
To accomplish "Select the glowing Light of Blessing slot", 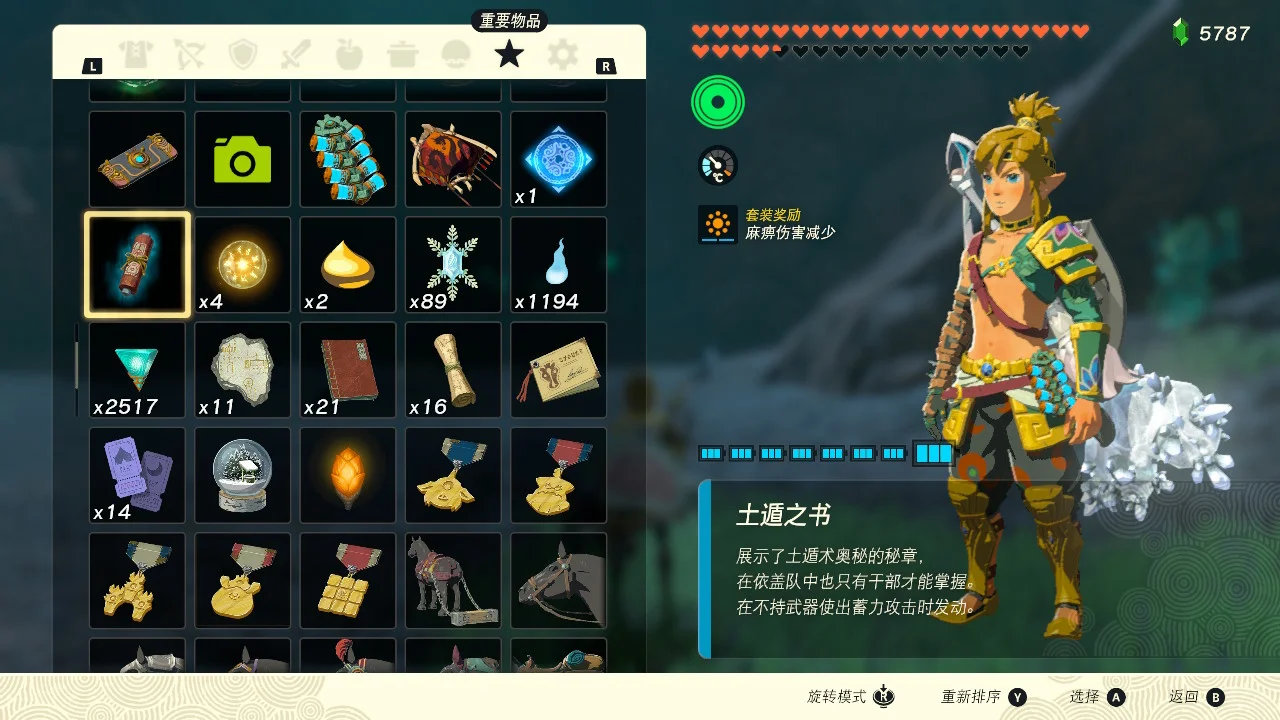I will (242, 265).
